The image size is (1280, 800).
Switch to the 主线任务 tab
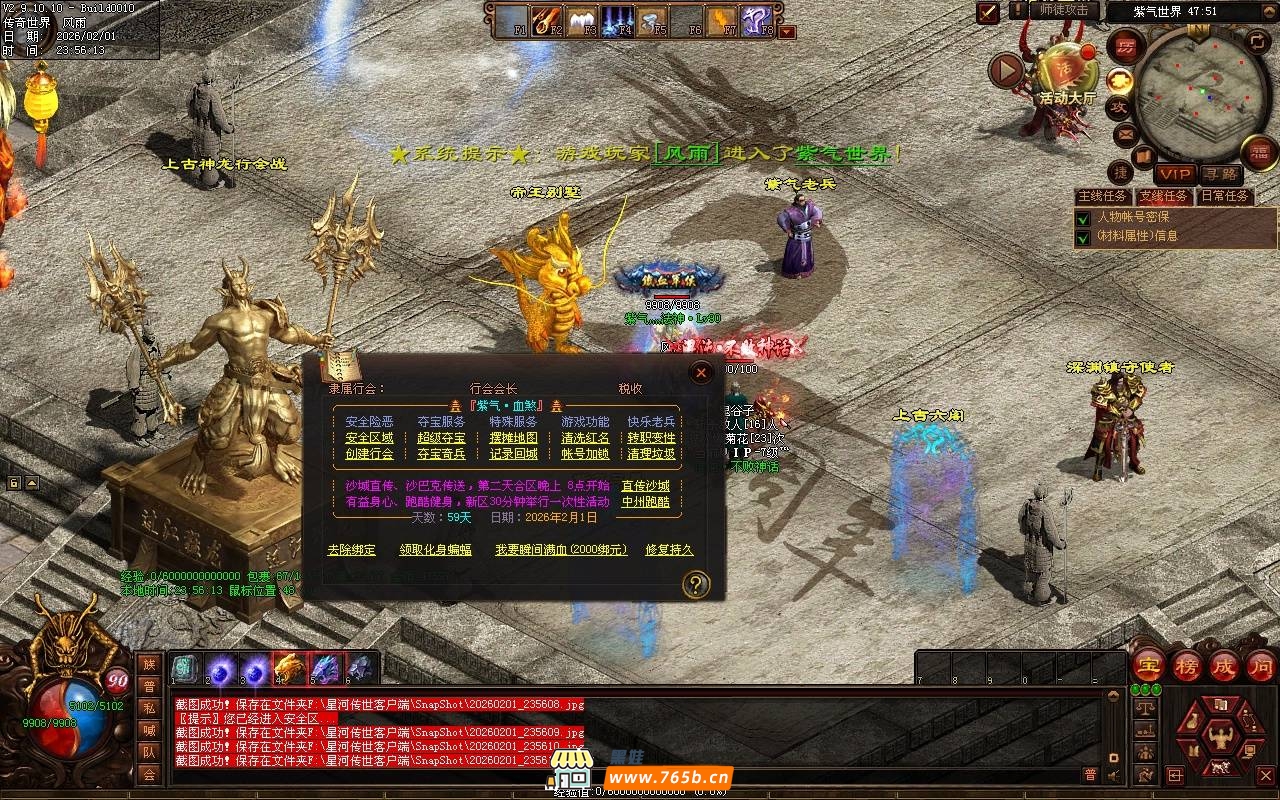(1102, 197)
